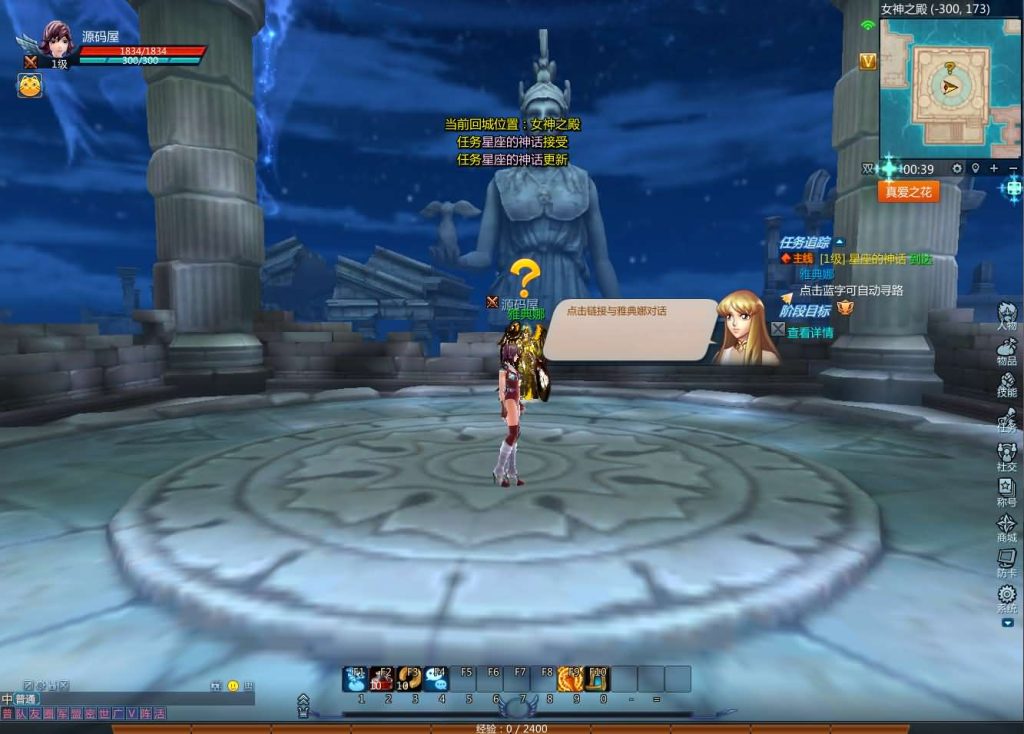The image size is (1024, 734).
Task: Click the 雅典娜 quest tracker link
Action: [x=815, y=273]
